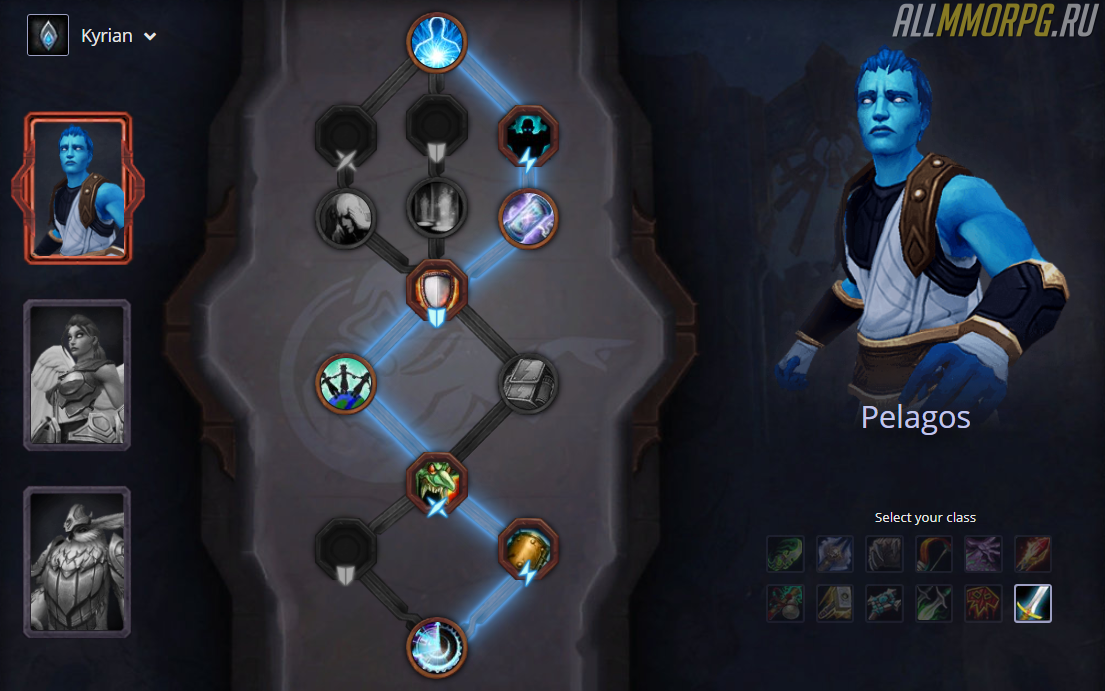Select the green goblin potency conduit
This screenshot has height=691, width=1105.
437,481
